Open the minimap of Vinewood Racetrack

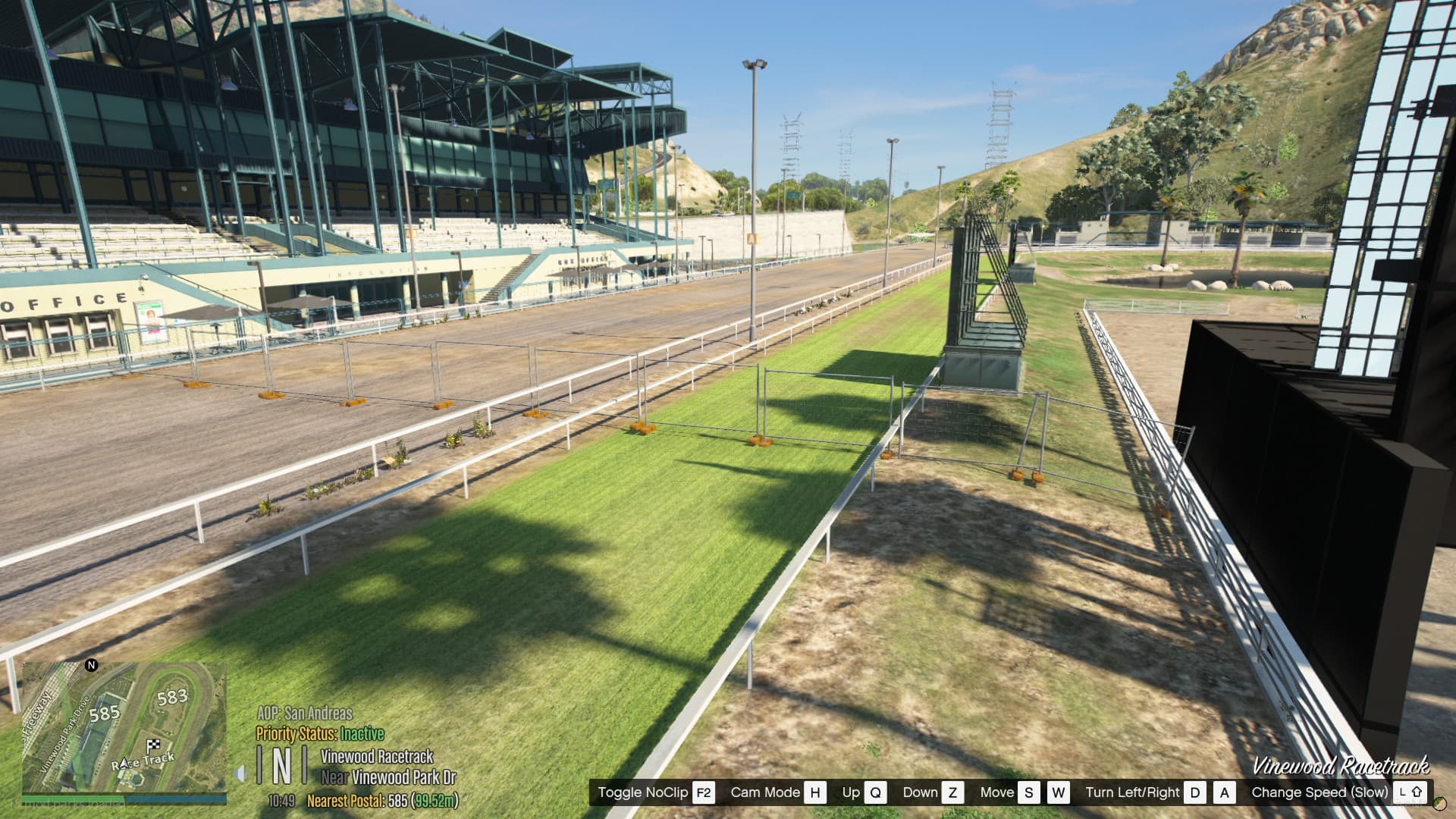[x=124, y=727]
